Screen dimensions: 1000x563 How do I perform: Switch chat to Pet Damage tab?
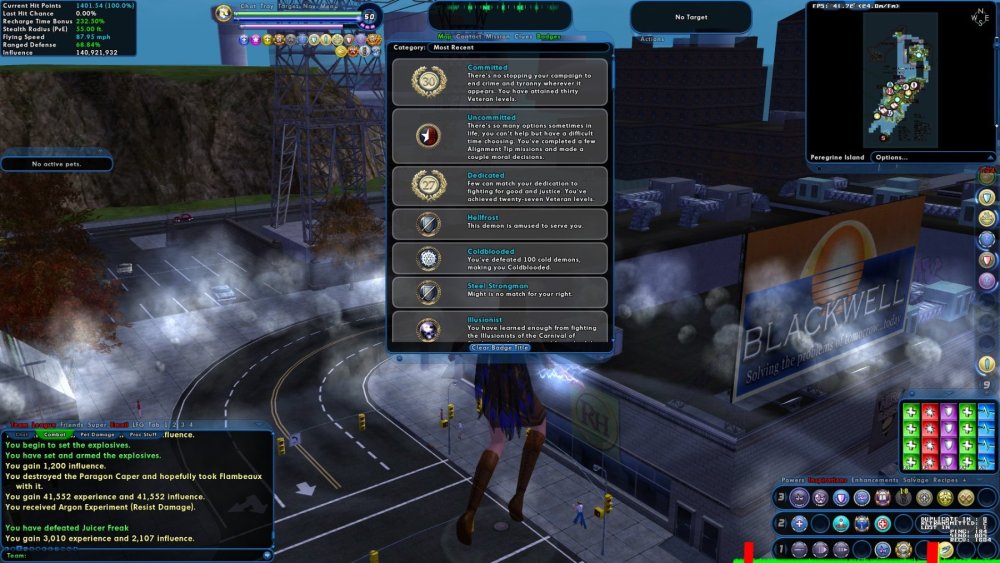[x=98, y=435]
